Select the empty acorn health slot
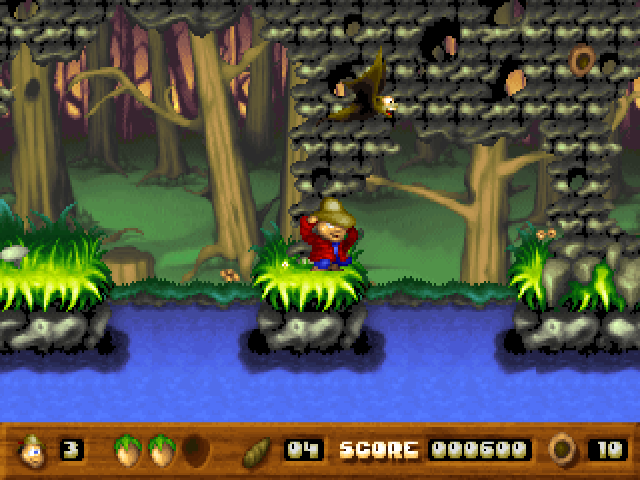The width and height of the screenshot is (640, 480). coord(195,450)
